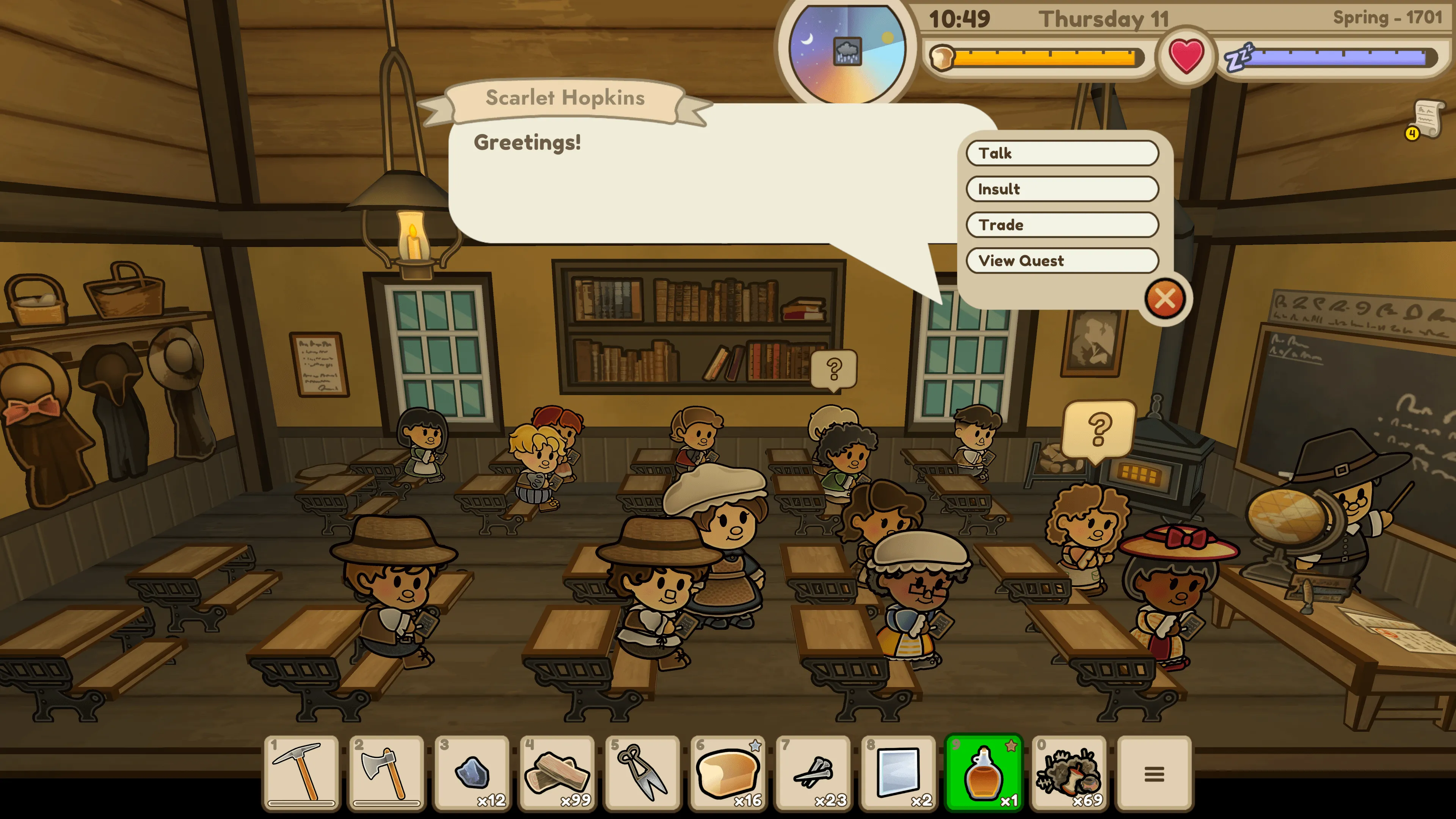Equip the axe from the hotbar

[x=387, y=773]
